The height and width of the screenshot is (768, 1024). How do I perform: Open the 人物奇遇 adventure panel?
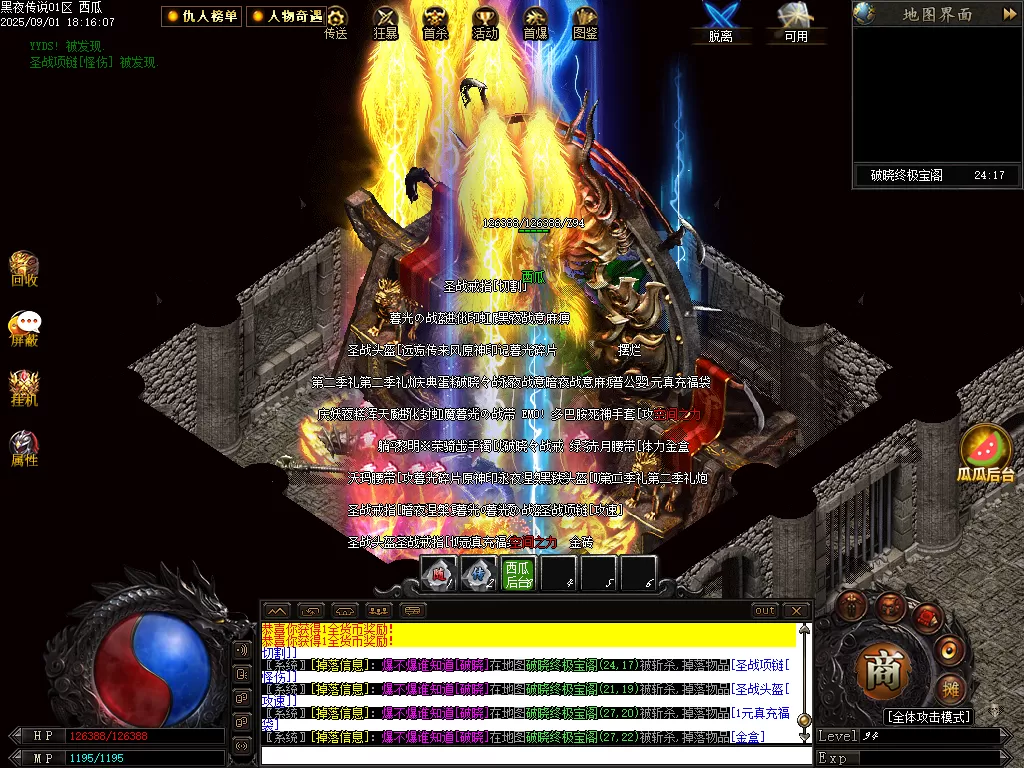(x=287, y=16)
